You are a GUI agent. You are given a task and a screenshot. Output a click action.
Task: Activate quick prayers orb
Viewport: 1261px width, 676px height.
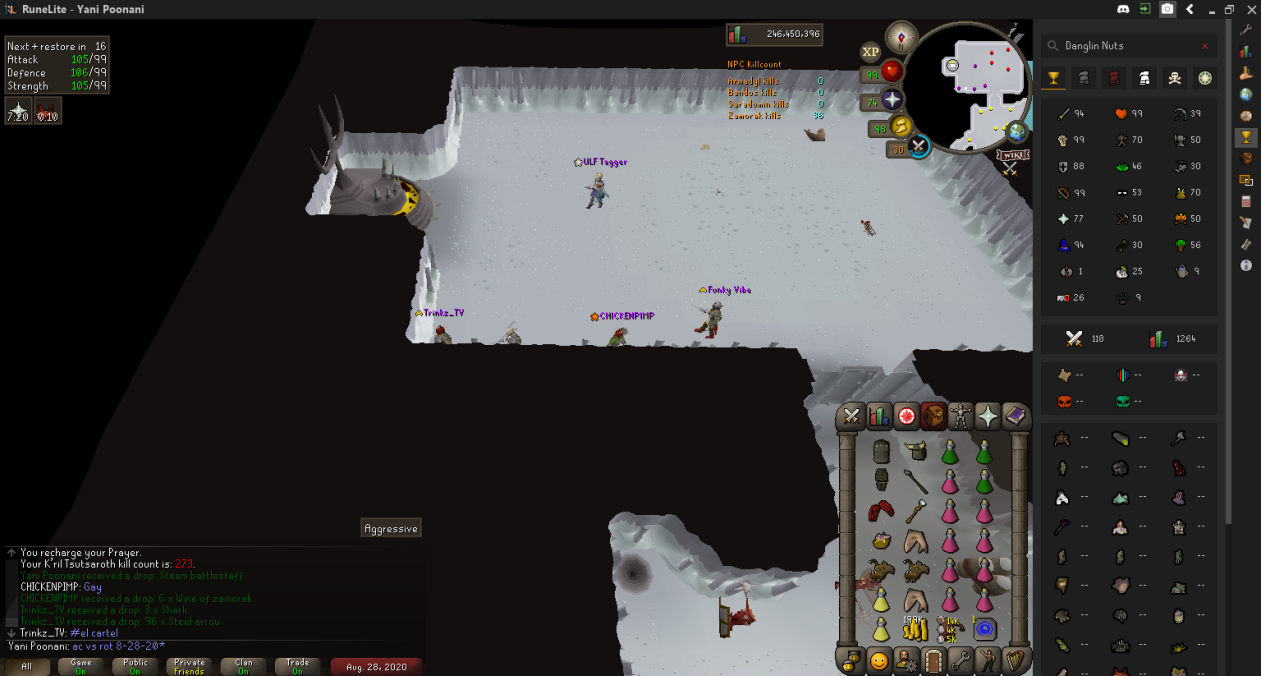[x=891, y=100]
